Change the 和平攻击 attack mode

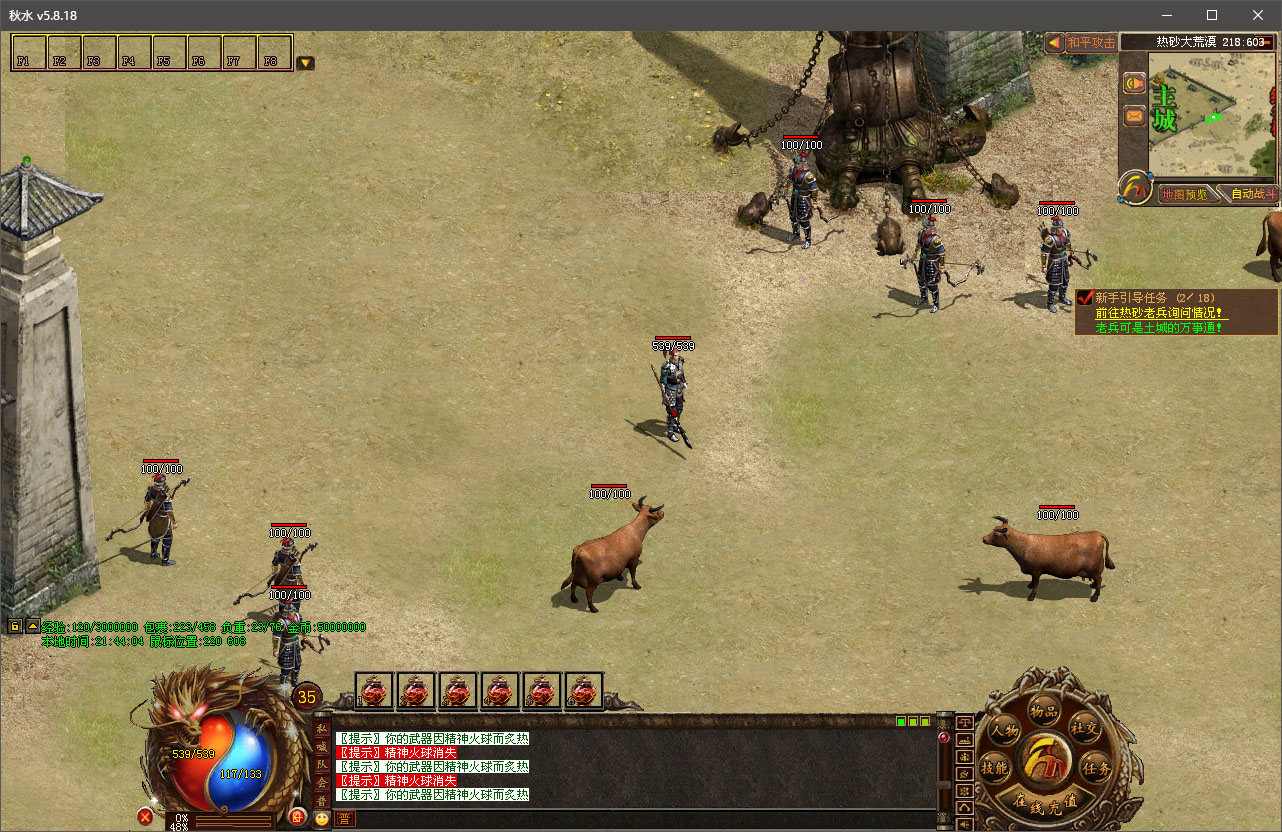1090,43
